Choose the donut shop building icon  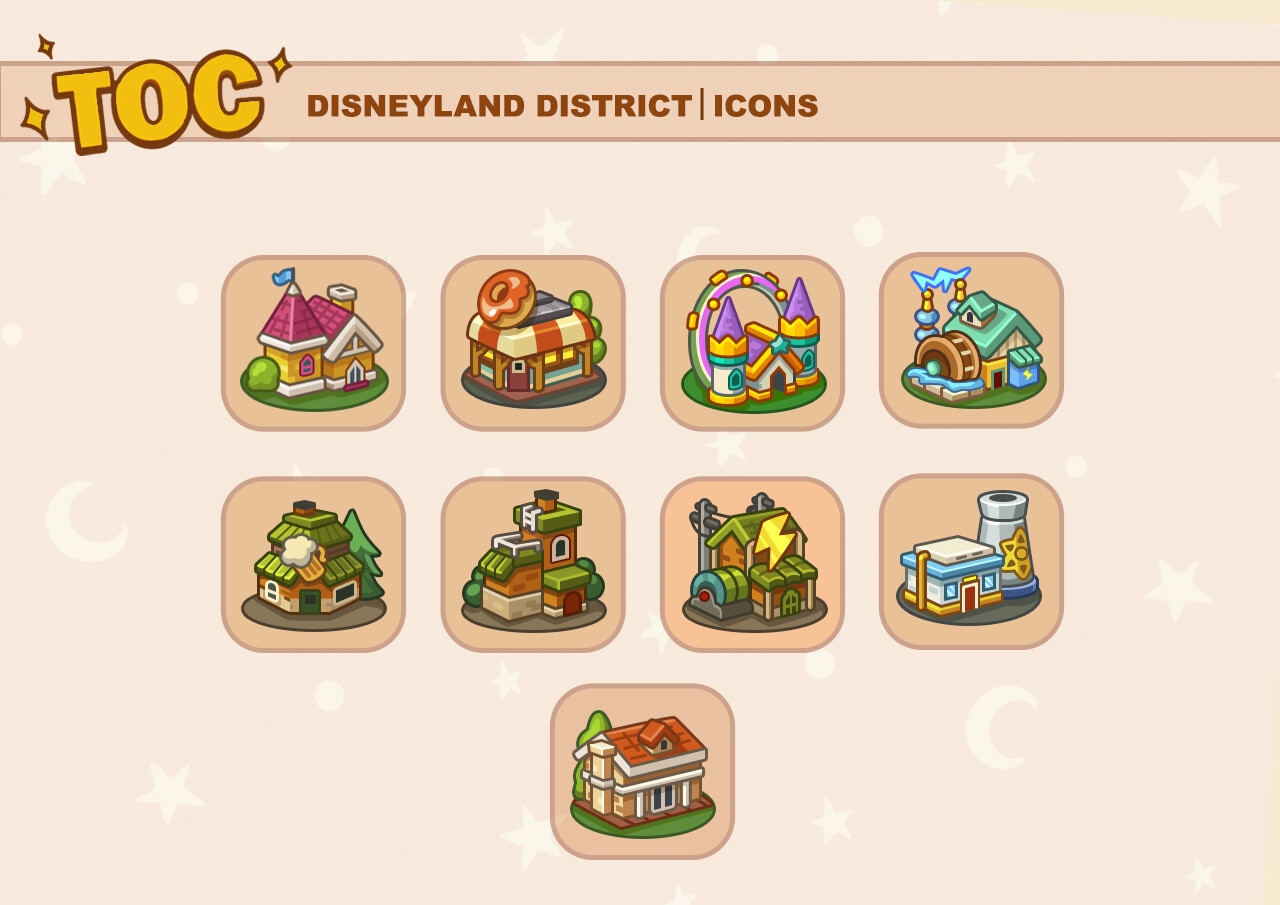(533, 343)
